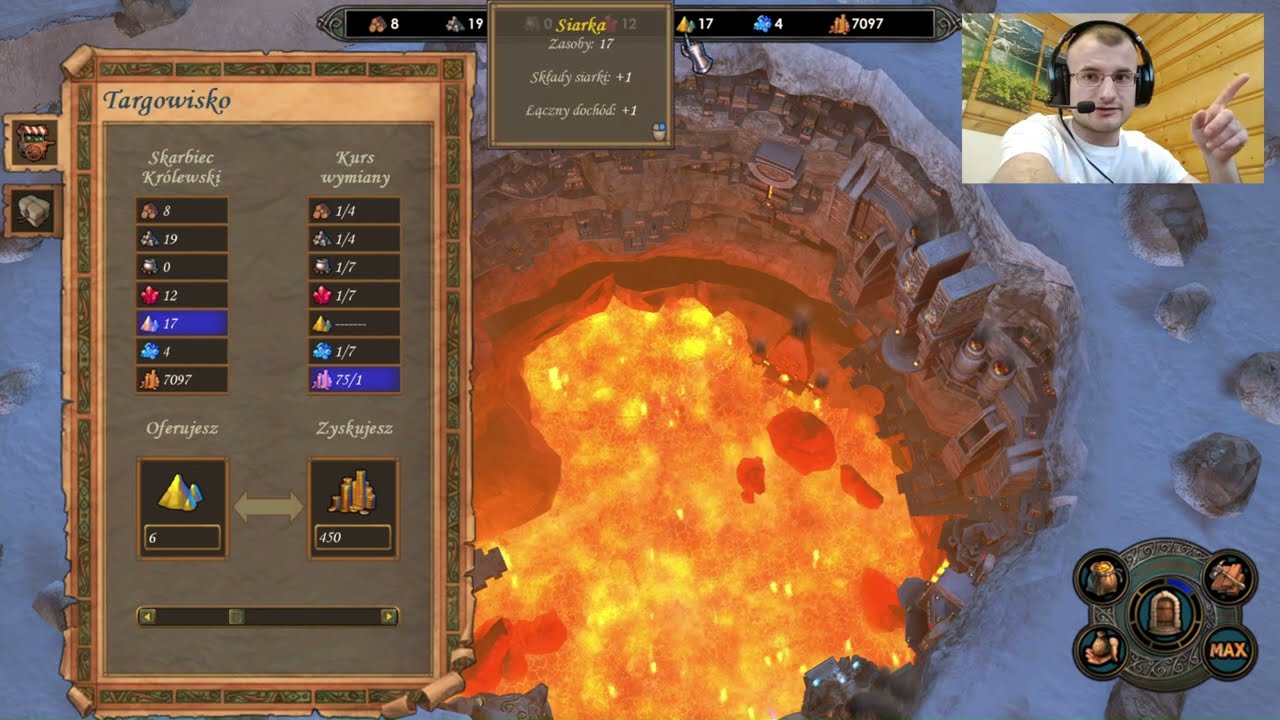Click the trade amount slider handle
The width and height of the screenshot is (1280, 720).
point(236,617)
